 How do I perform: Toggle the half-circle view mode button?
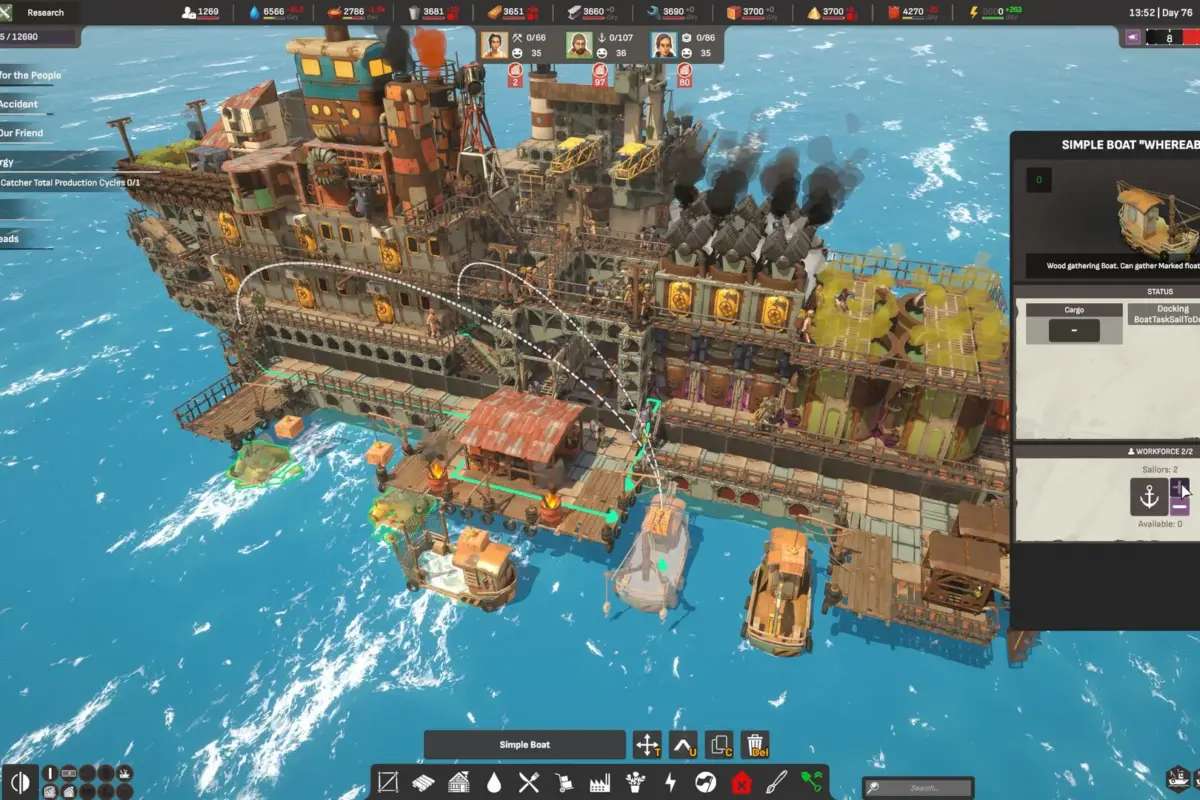tap(19, 782)
